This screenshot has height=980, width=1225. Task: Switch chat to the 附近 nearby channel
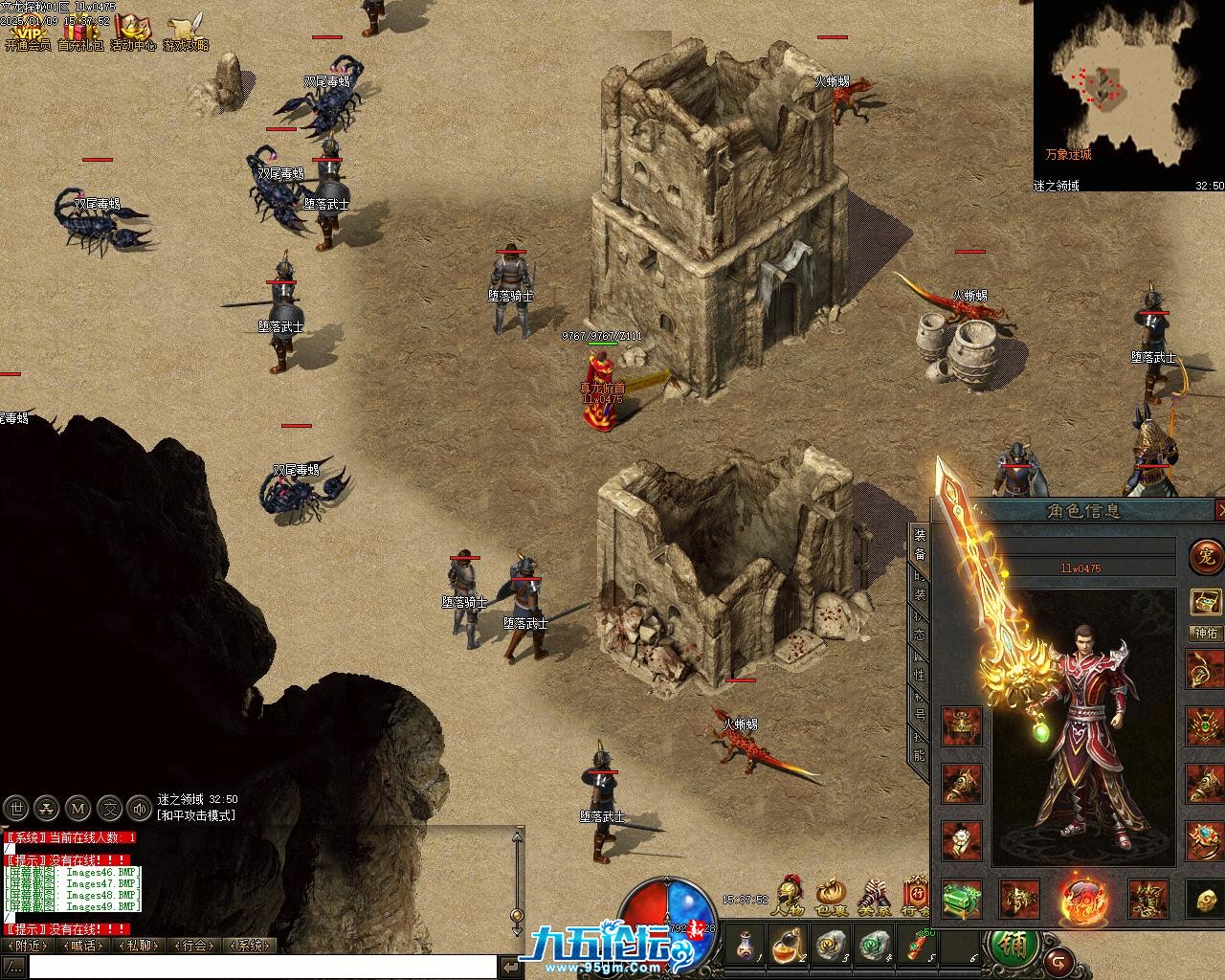pyautogui.click(x=27, y=946)
